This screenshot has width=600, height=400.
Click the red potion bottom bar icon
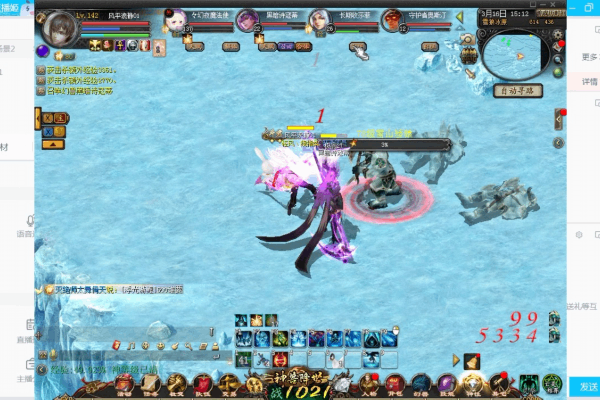[x=203, y=384]
